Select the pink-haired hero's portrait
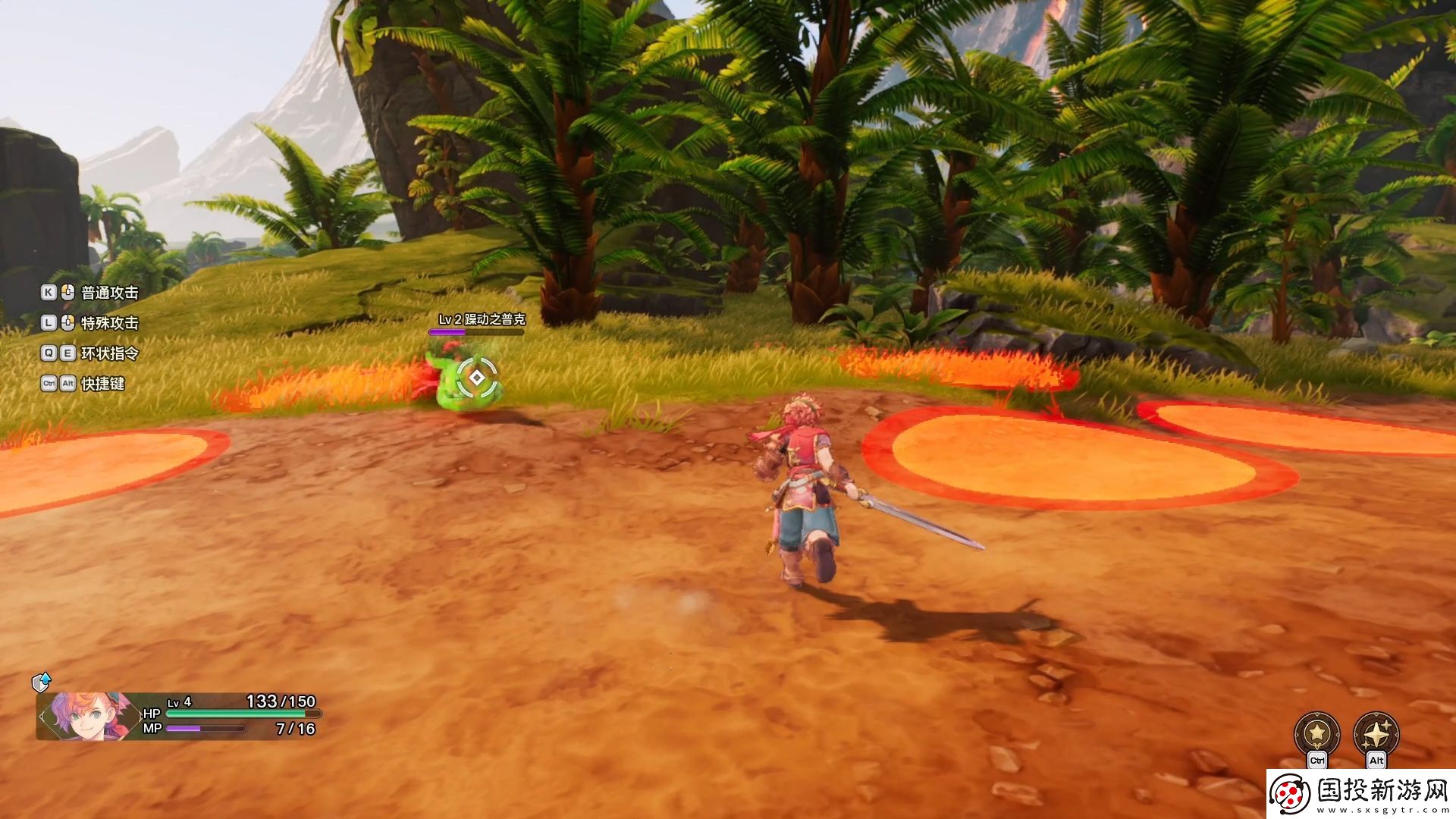 [83, 715]
